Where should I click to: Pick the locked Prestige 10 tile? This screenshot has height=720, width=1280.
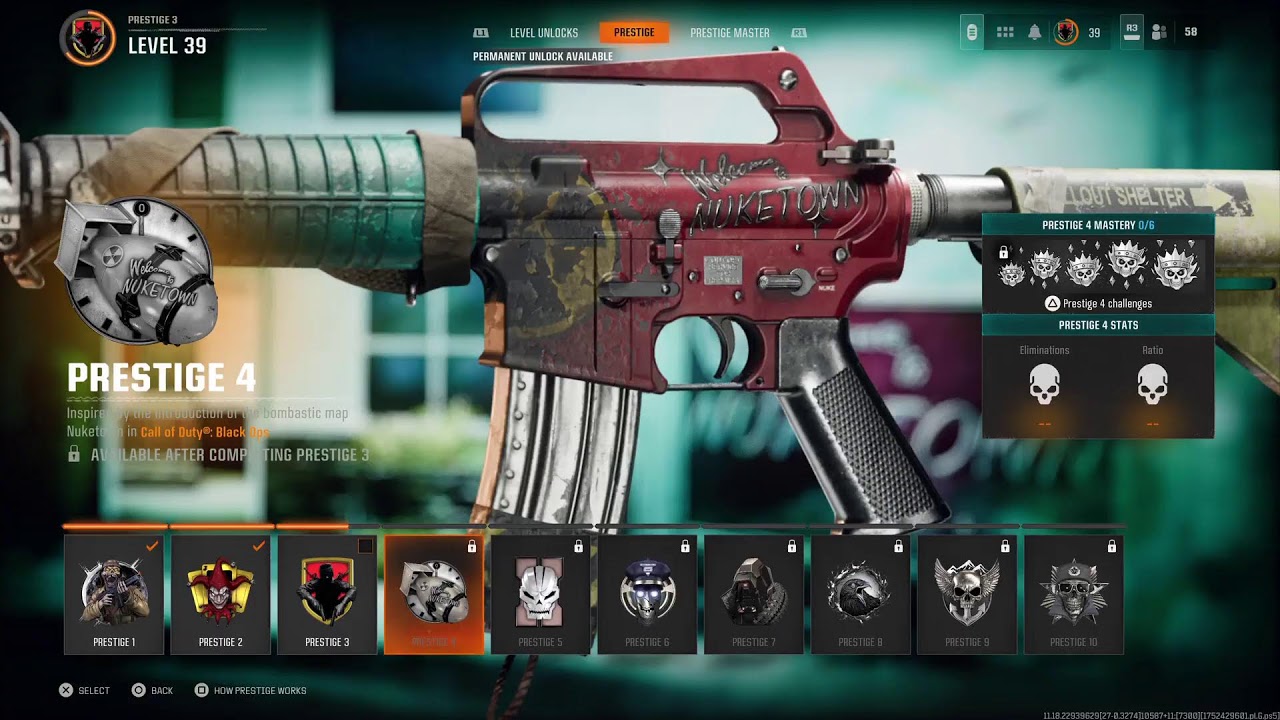click(x=1073, y=595)
